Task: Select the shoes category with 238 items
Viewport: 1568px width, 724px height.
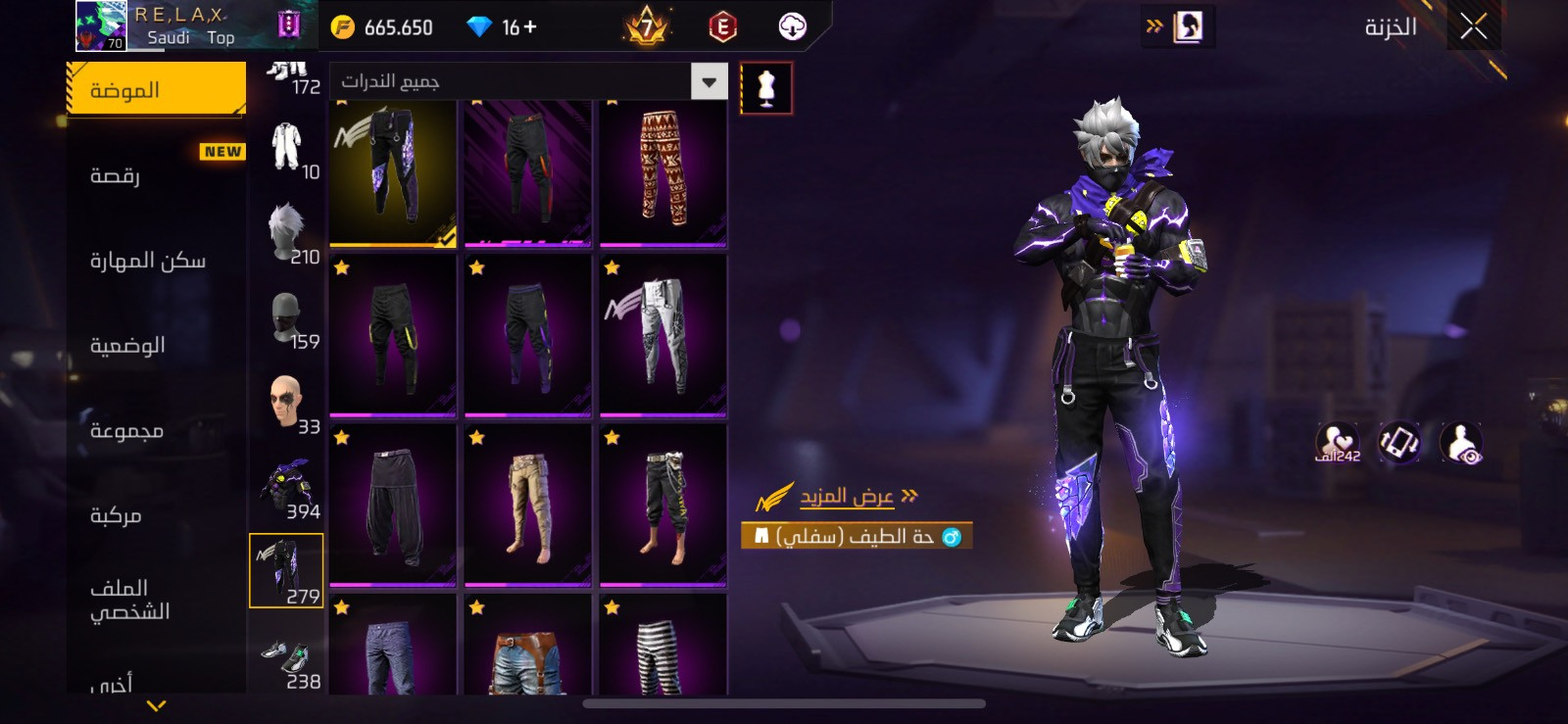Action: (x=288, y=659)
